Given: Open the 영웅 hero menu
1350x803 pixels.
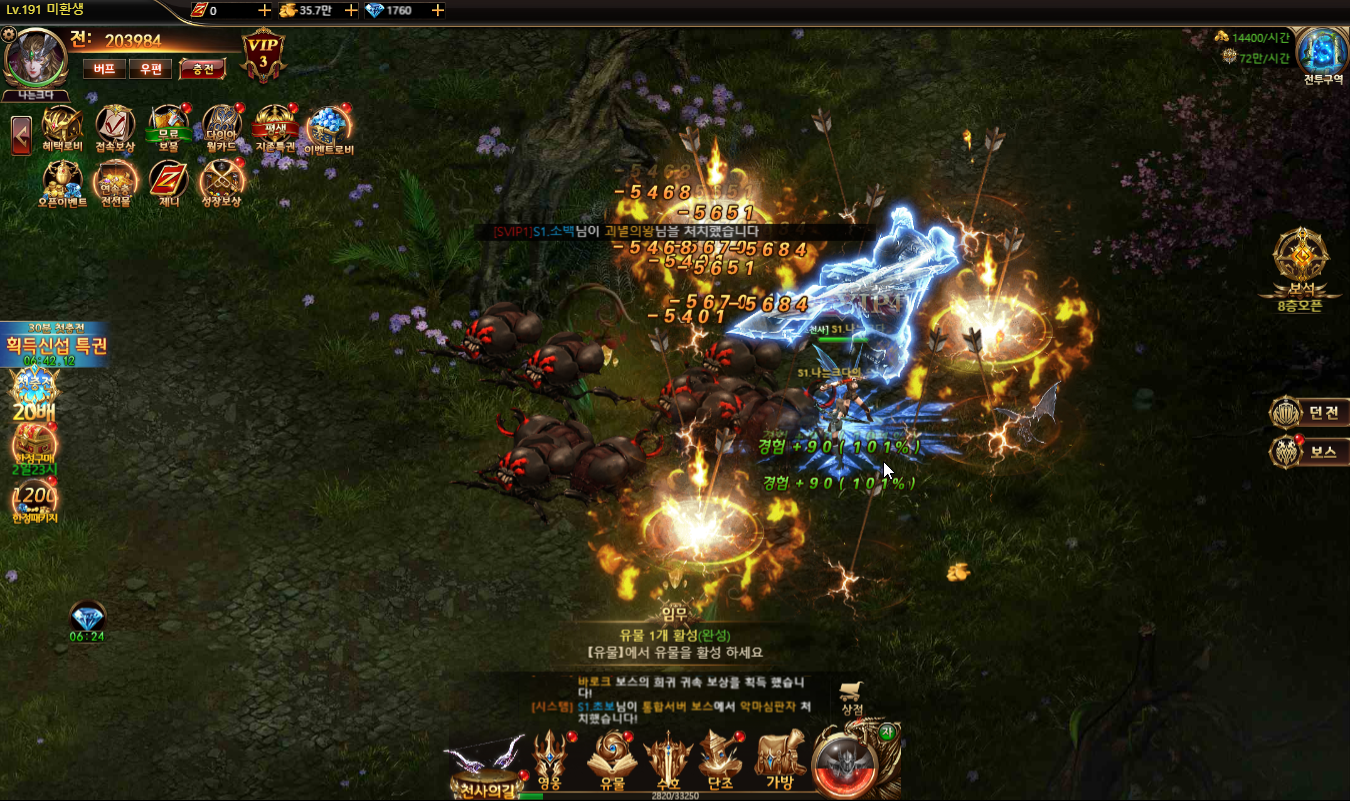Looking at the screenshot, I should (550, 762).
